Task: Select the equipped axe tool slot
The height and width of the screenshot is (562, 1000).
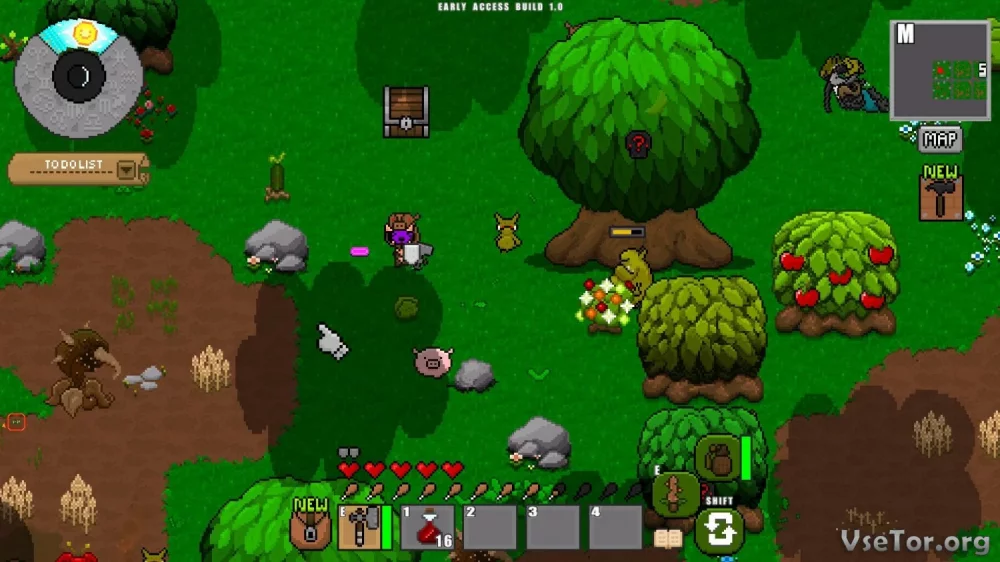Action: (x=358, y=527)
